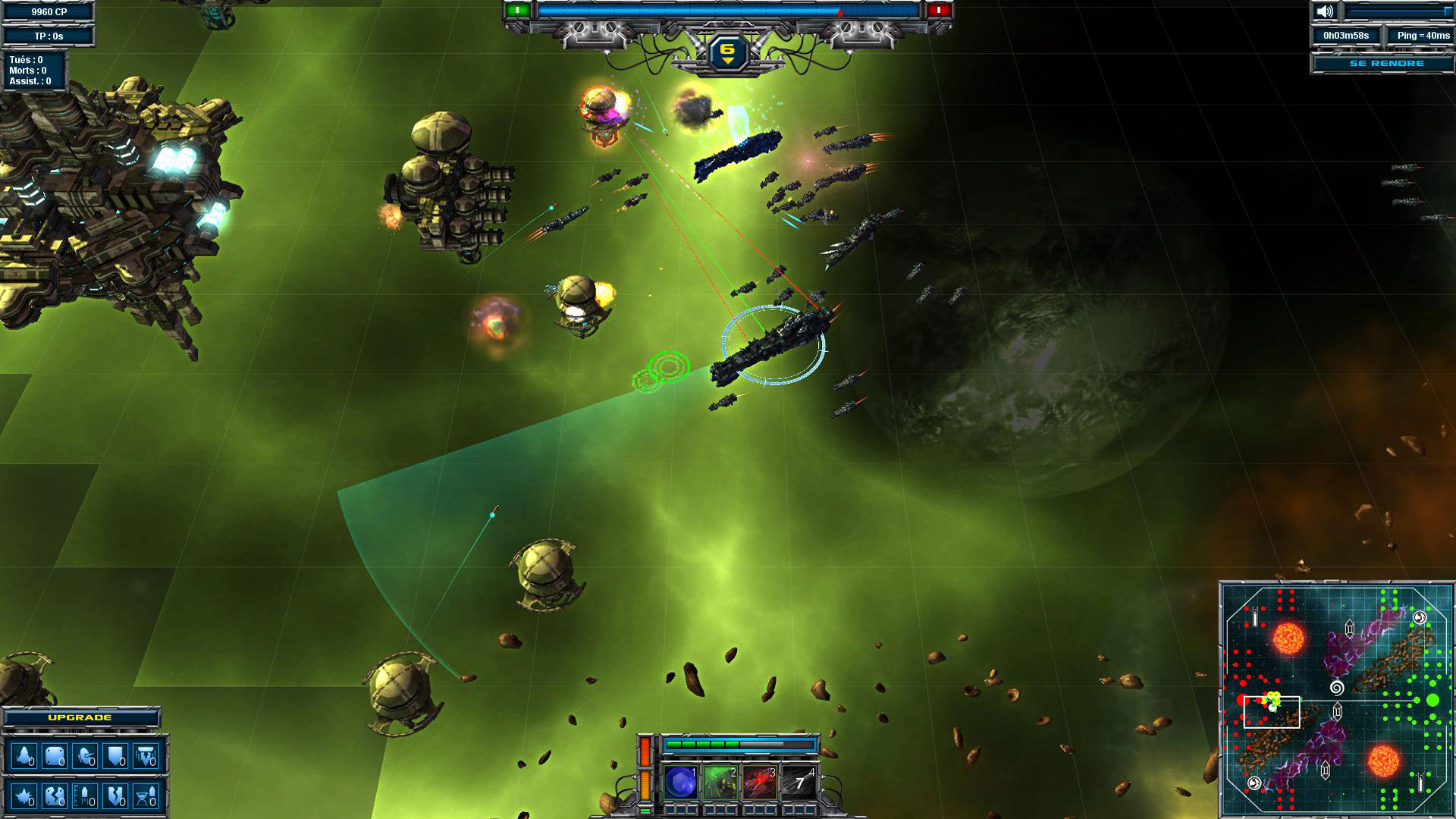Image resolution: width=1456 pixels, height=819 pixels.
Task: Select the hull plating upgrade icon
Action: (55, 757)
